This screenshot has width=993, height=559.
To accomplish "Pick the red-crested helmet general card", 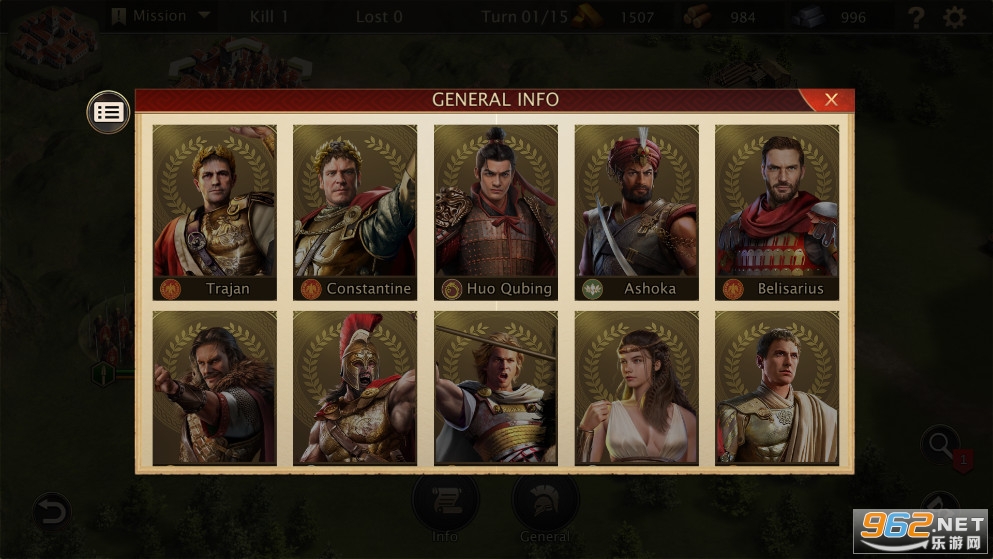I will (355, 388).
